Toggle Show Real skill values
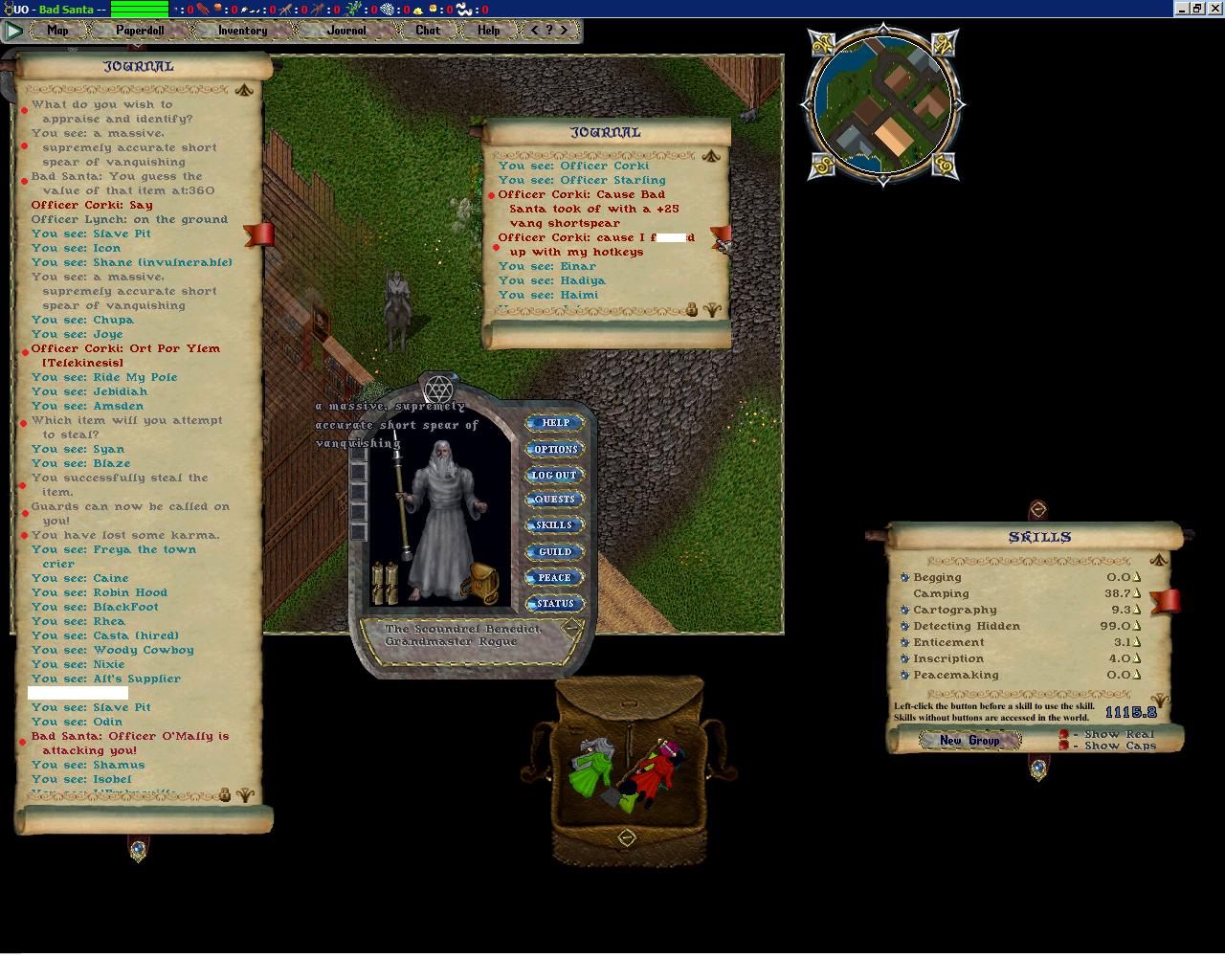 click(1064, 735)
